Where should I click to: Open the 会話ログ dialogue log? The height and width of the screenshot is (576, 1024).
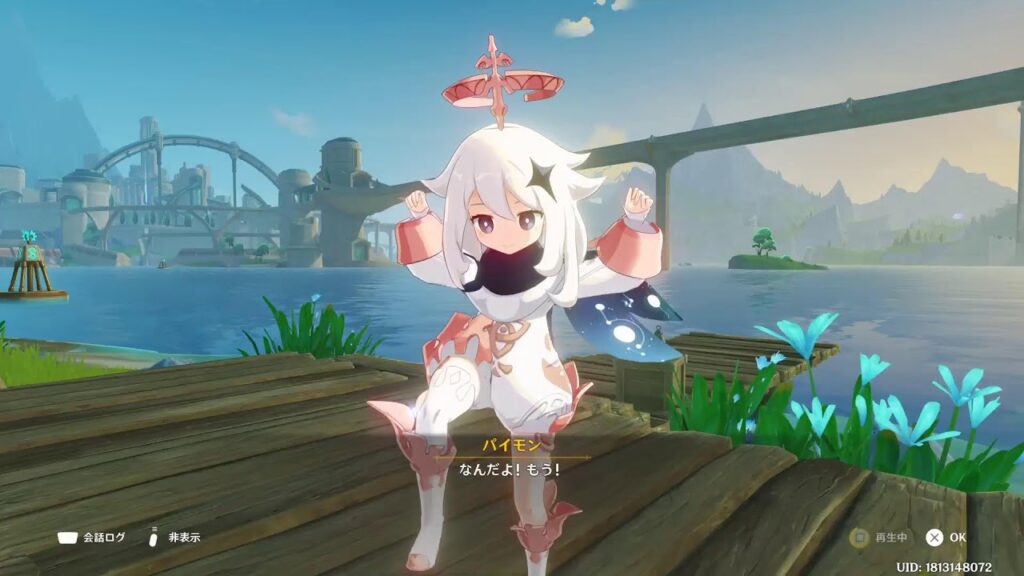(92, 537)
